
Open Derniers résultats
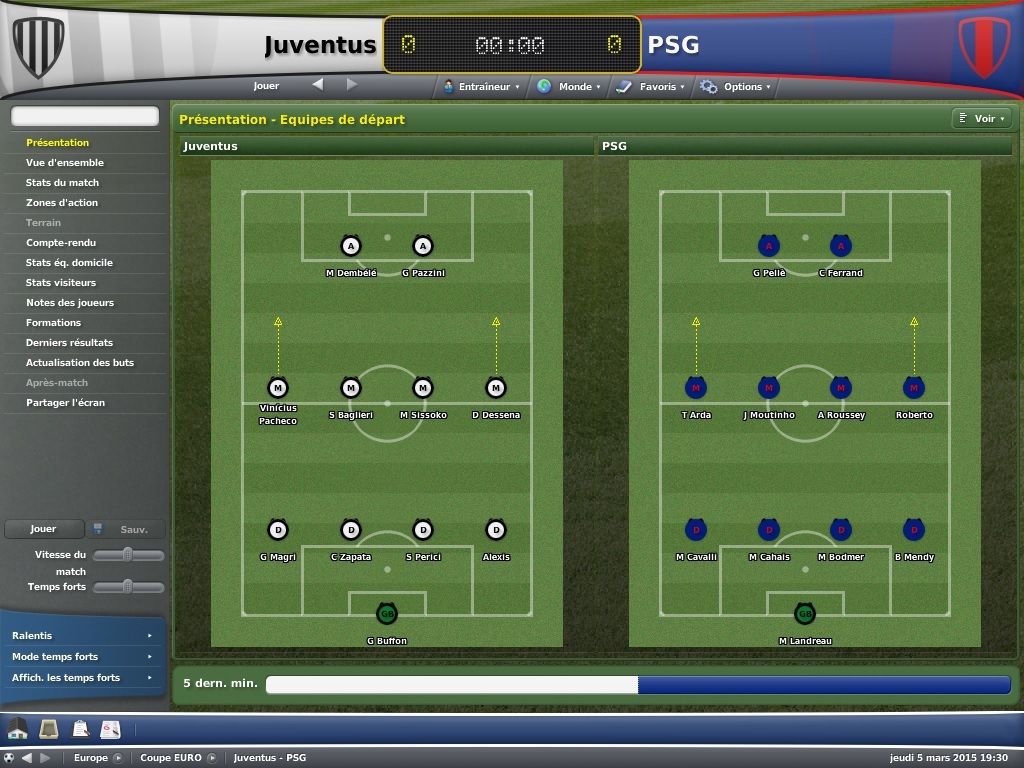pos(69,343)
